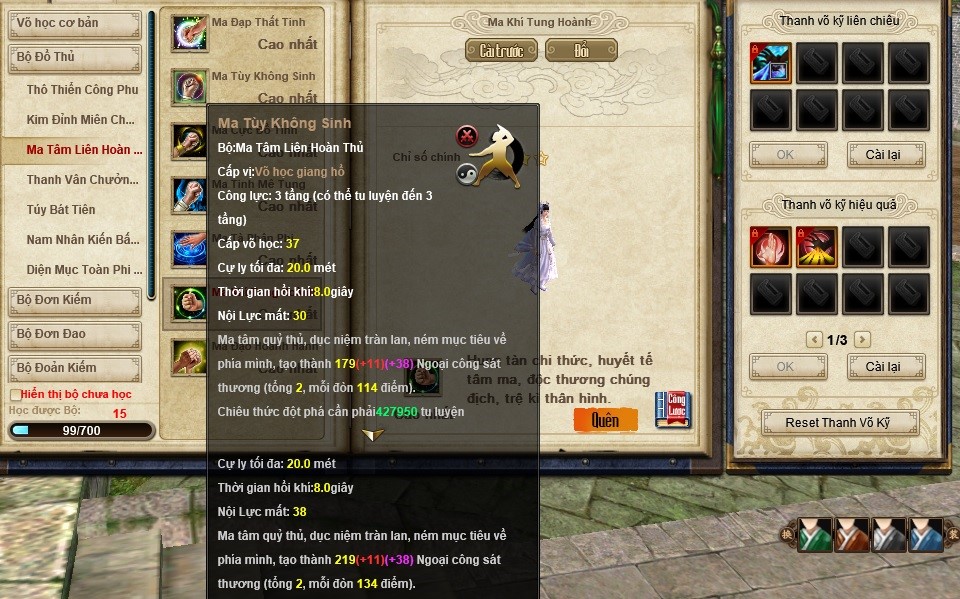Click Reset Thanh Võ Kỹ button
The height and width of the screenshot is (599, 960).
point(838,422)
